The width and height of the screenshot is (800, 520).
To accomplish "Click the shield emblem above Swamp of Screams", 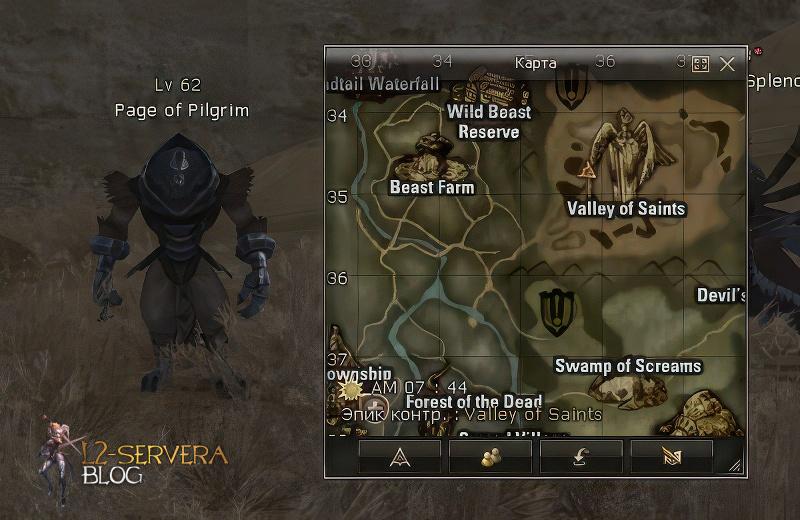I will pos(554,311).
